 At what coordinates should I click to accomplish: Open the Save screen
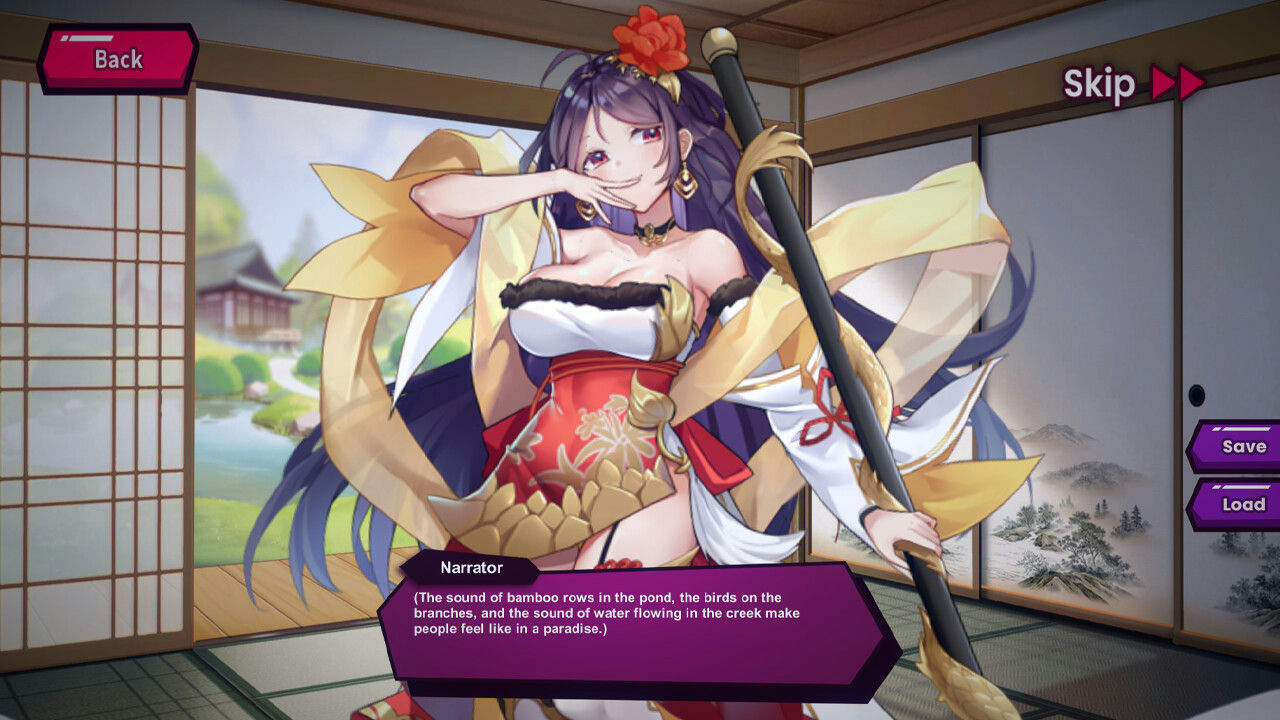pyautogui.click(x=1242, y=447)
